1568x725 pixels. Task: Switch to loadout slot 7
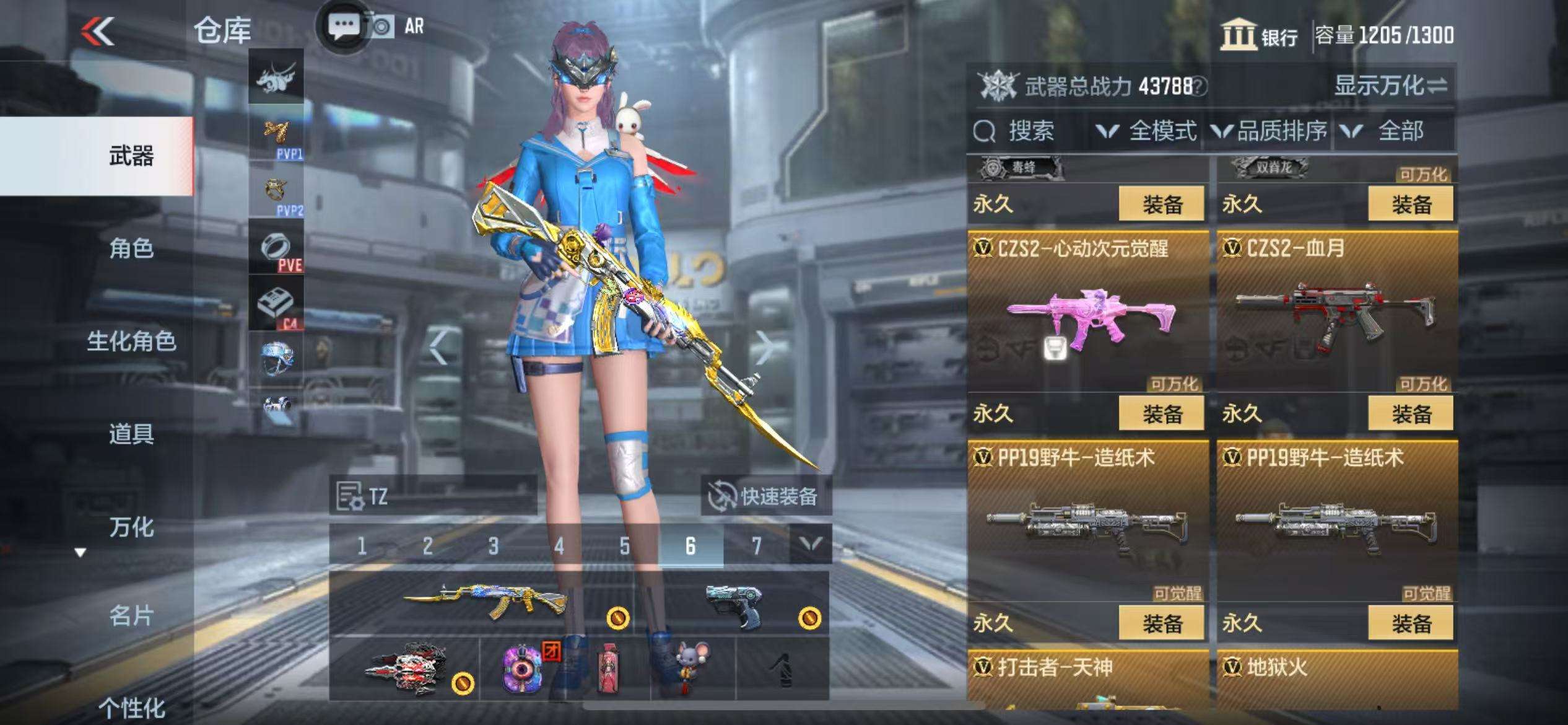(756, 546)
